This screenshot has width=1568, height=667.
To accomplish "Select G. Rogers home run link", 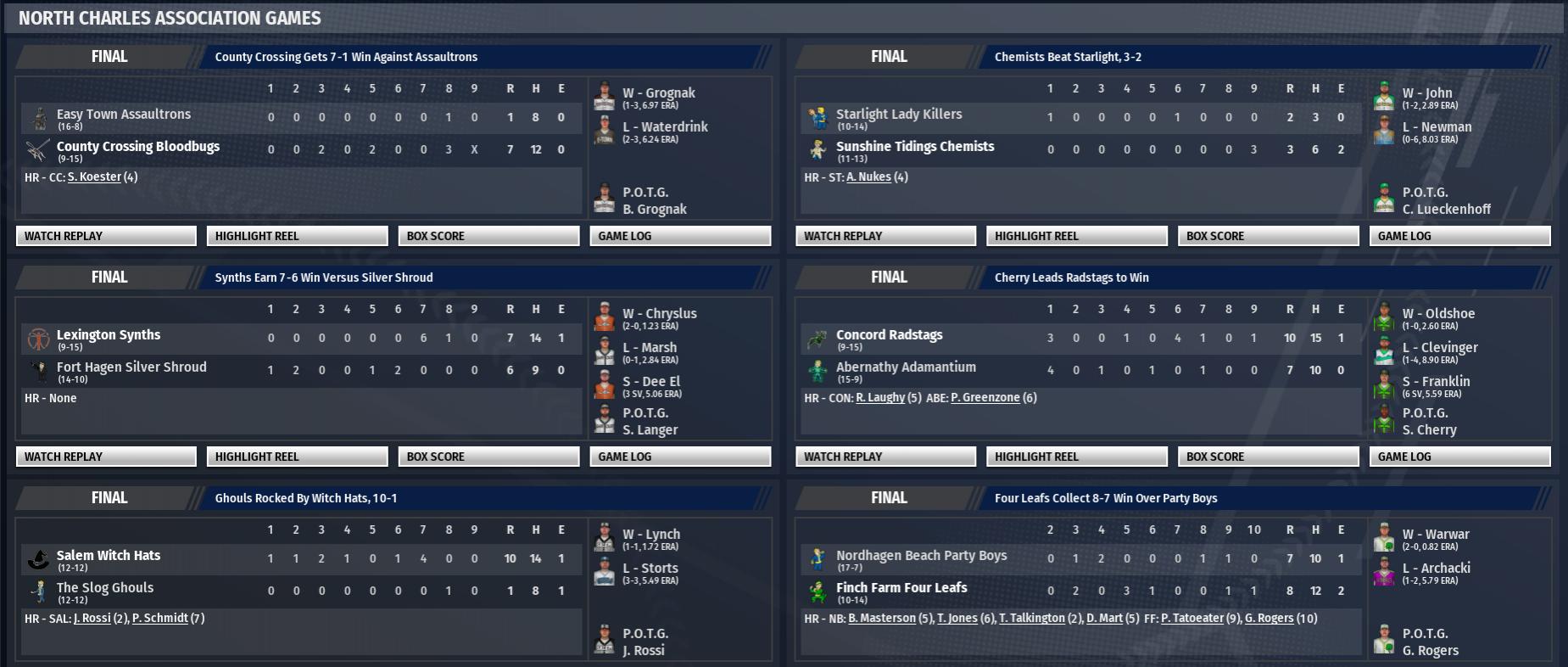I will click(1269, 619).
